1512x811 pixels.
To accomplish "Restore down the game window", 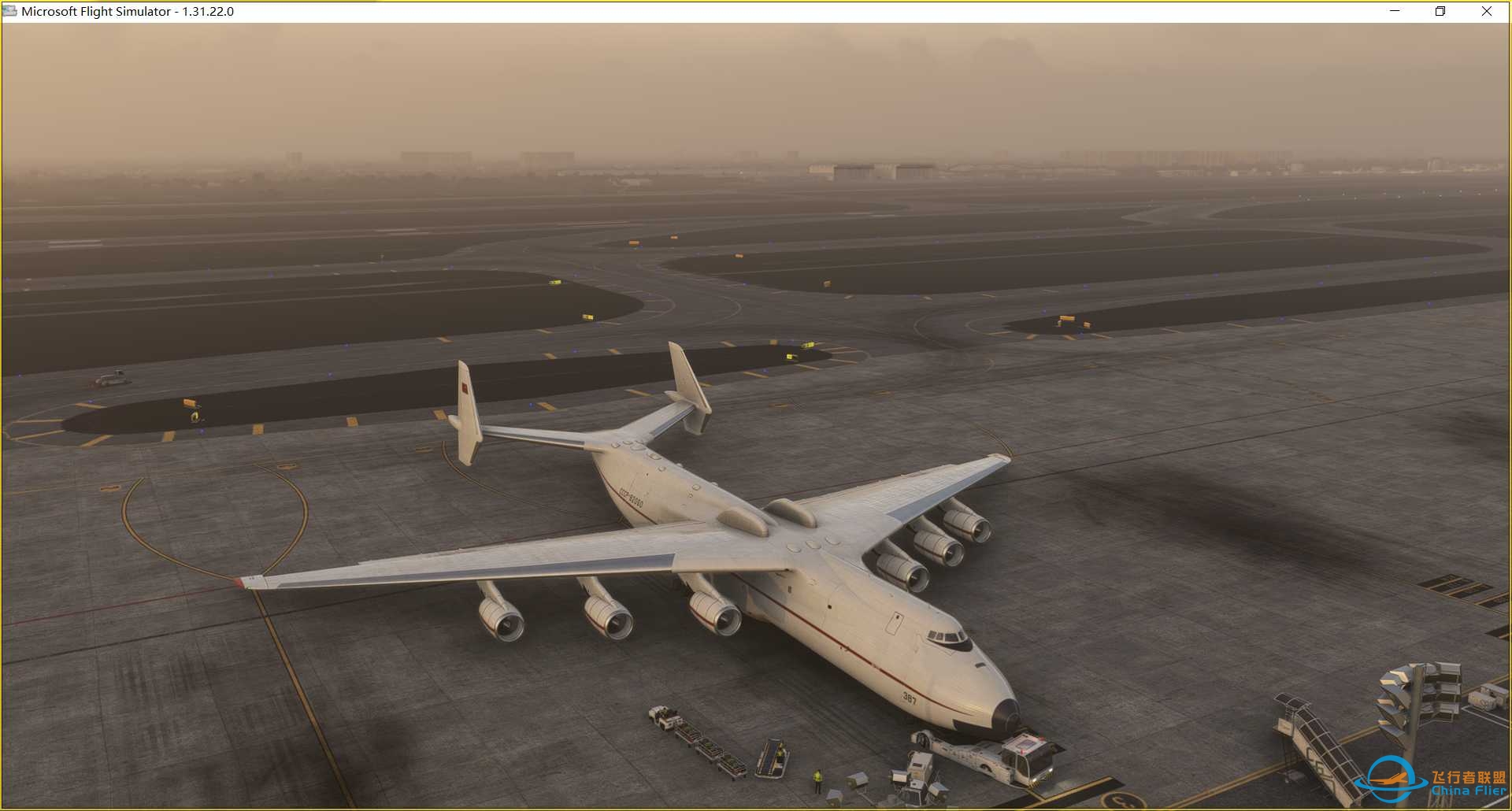I will click(1440, 11).
